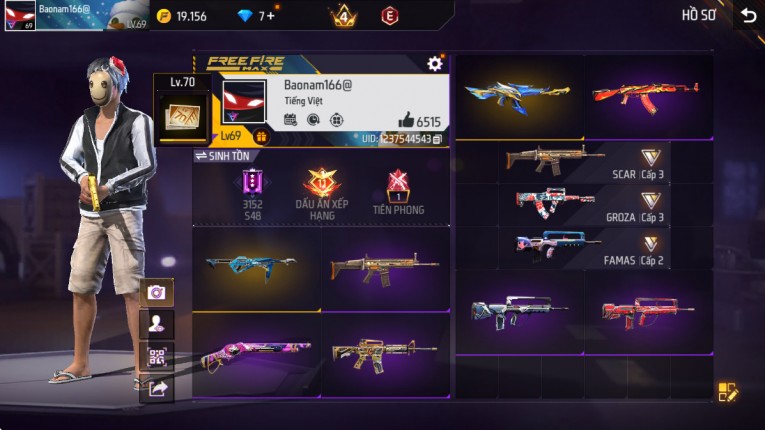
Task: Copy the player UID
Action: pos(438,139)
